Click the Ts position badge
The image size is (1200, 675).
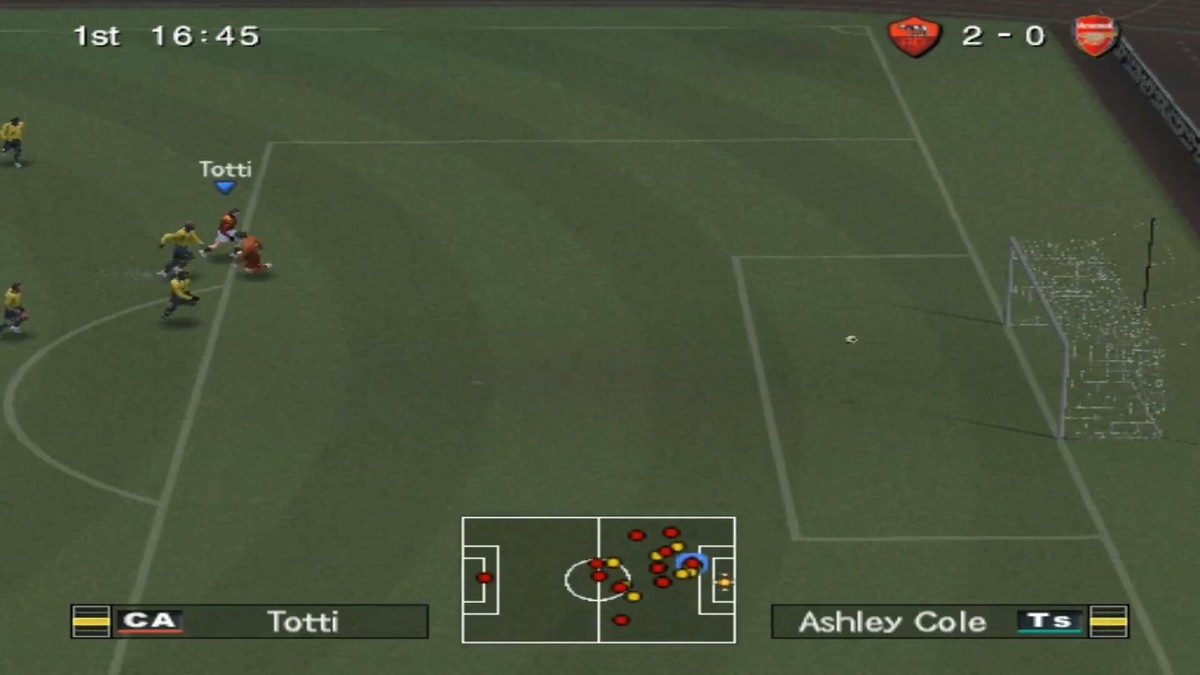pyautogui.click(x=1050, y=621)
